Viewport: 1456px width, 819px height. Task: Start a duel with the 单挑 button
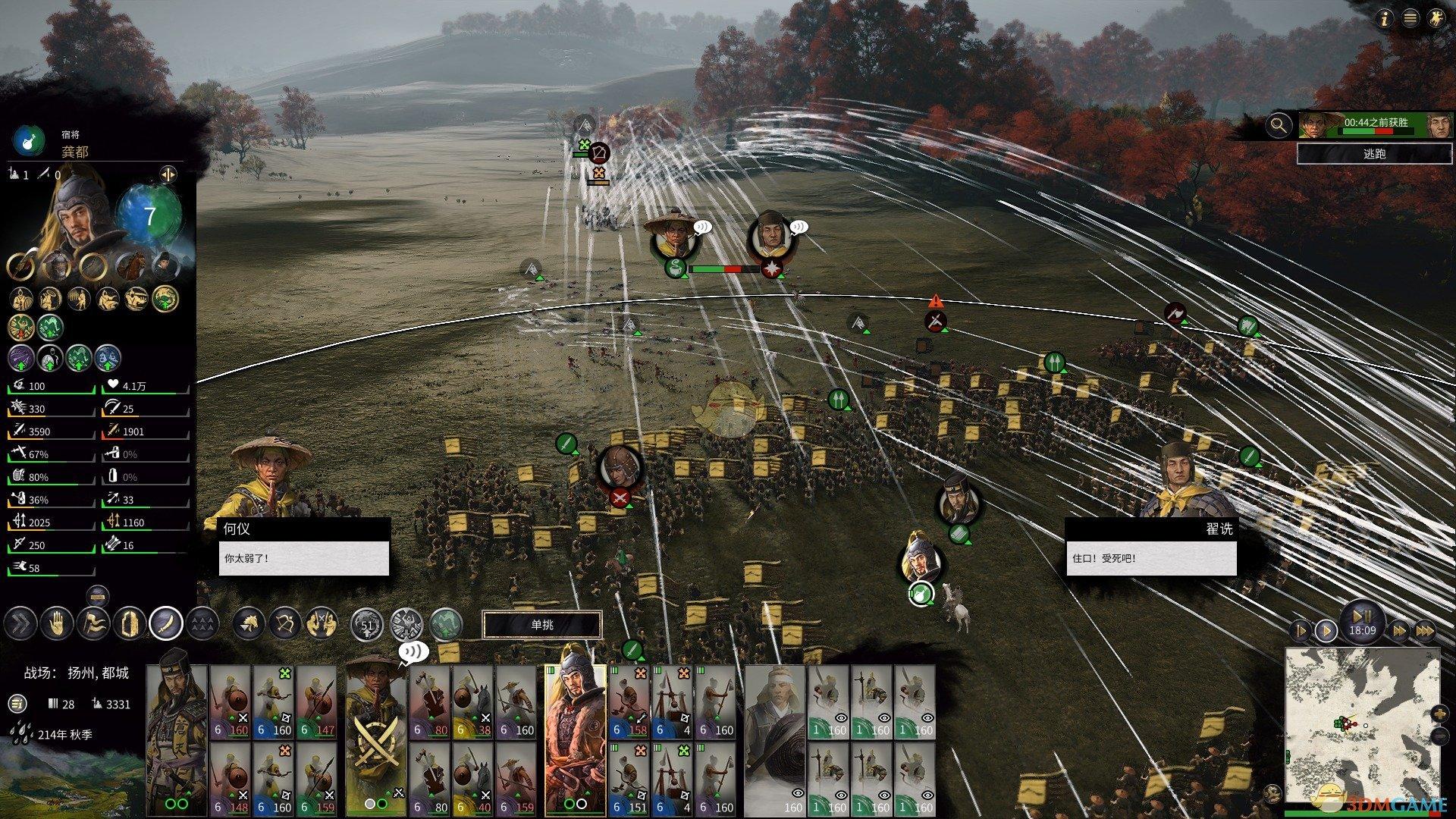click(x=542, y=625)
